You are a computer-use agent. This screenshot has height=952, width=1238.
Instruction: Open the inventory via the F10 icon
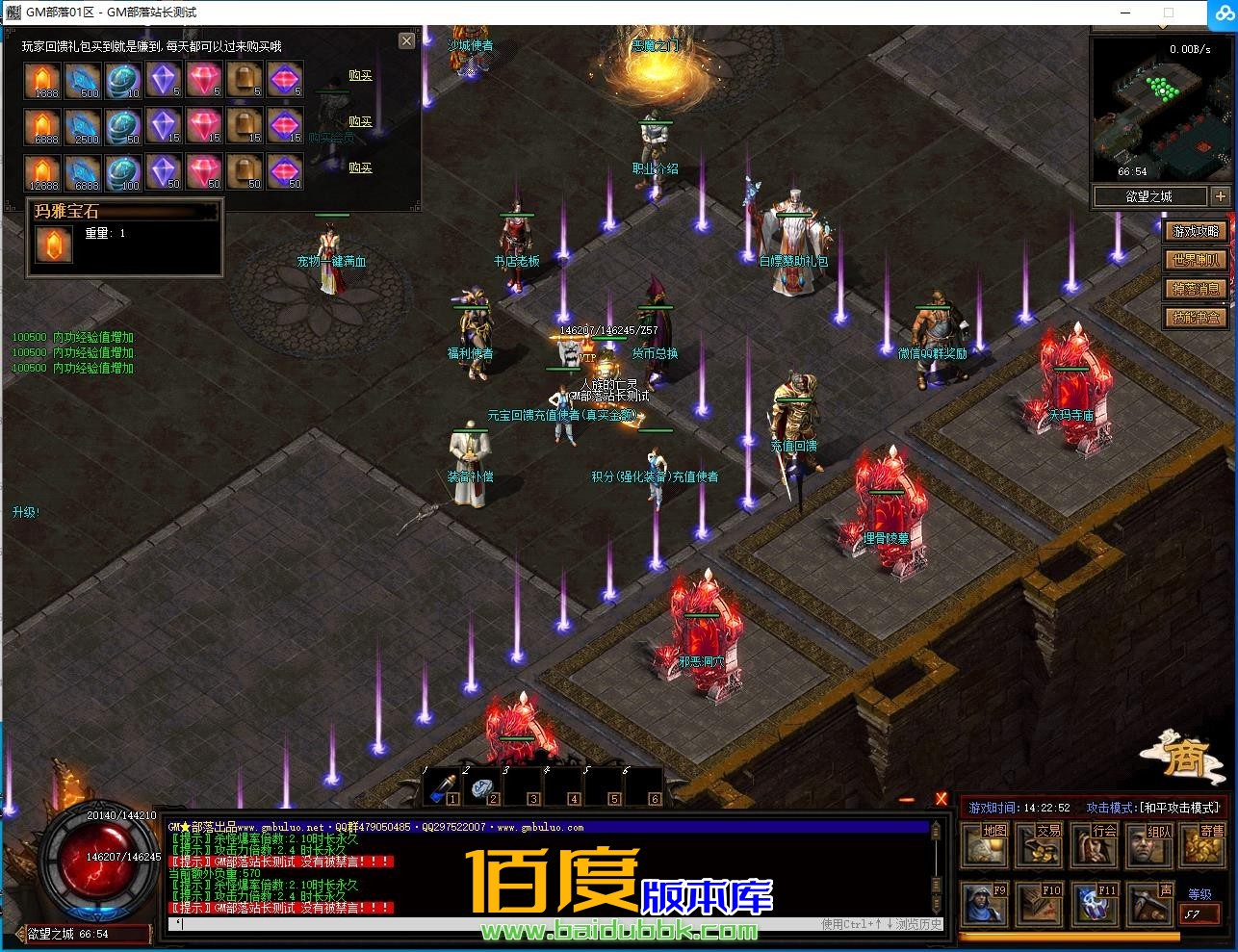coord(1039,905)
